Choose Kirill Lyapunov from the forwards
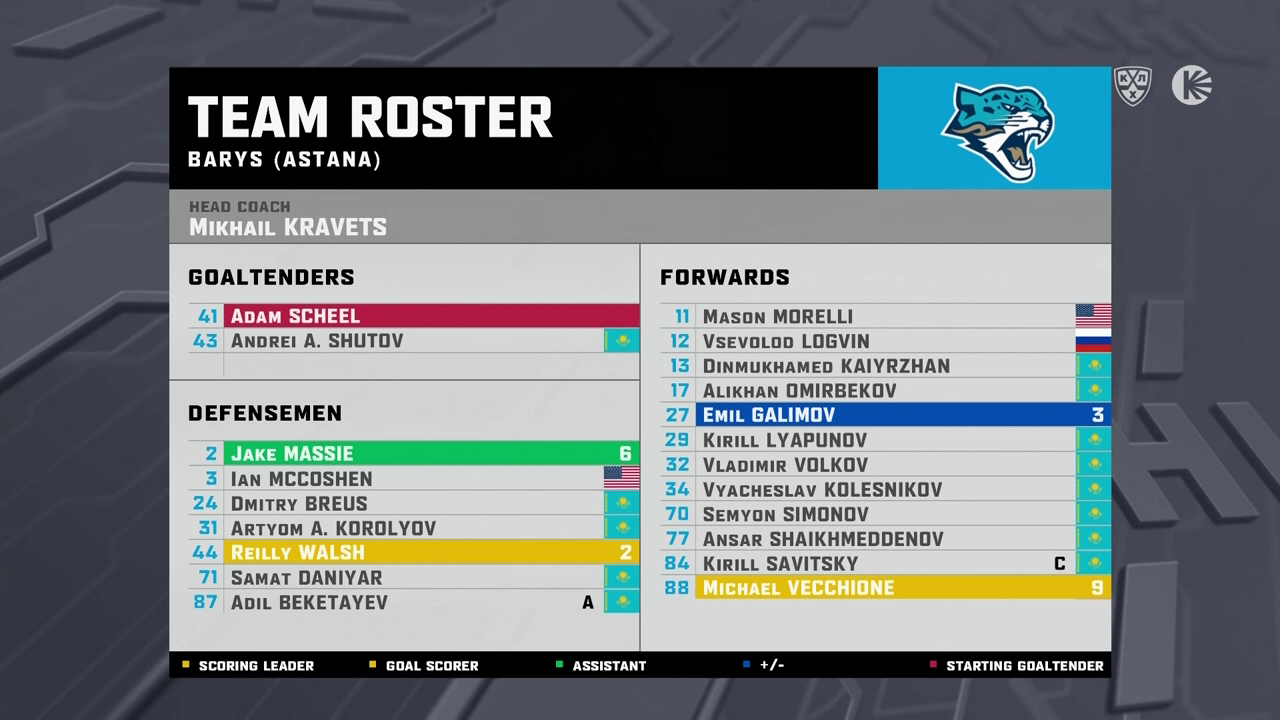This screenshot has width=1280, height=720. pos(885,440)
